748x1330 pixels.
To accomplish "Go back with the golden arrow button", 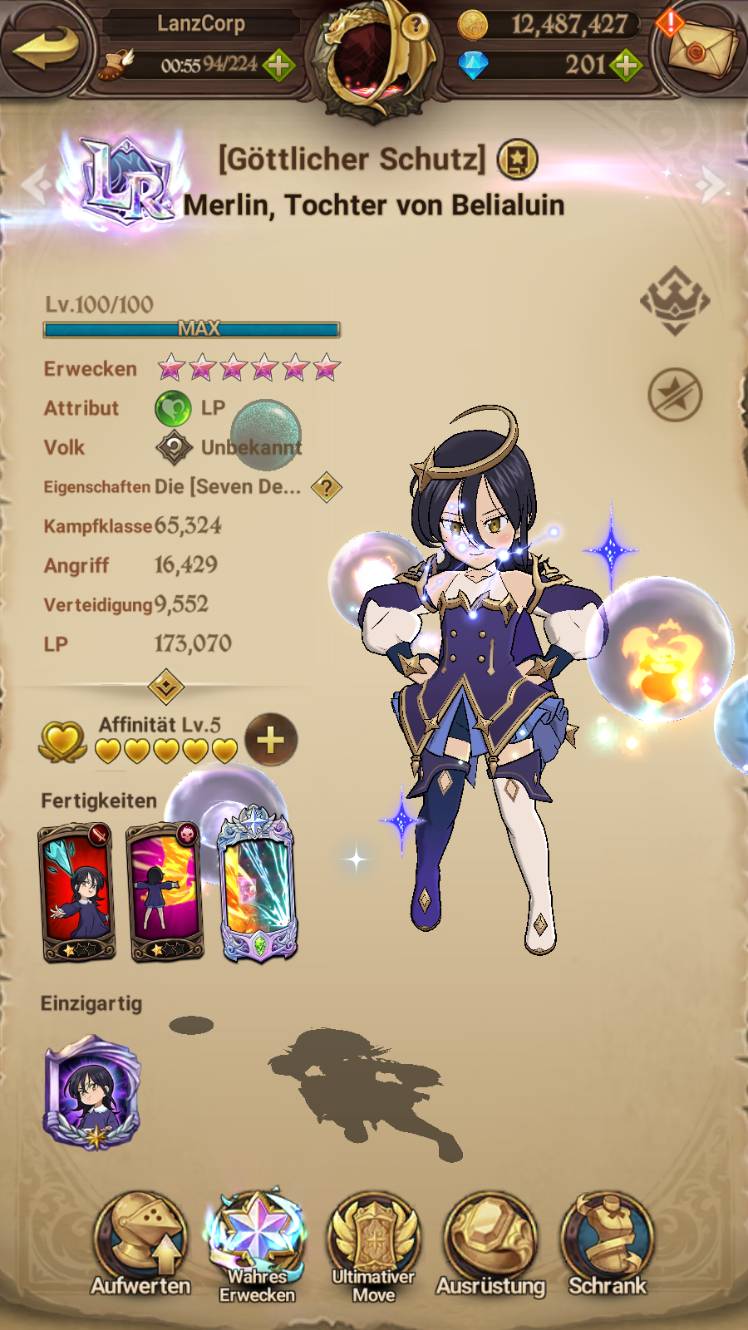I will pos(43,49).
